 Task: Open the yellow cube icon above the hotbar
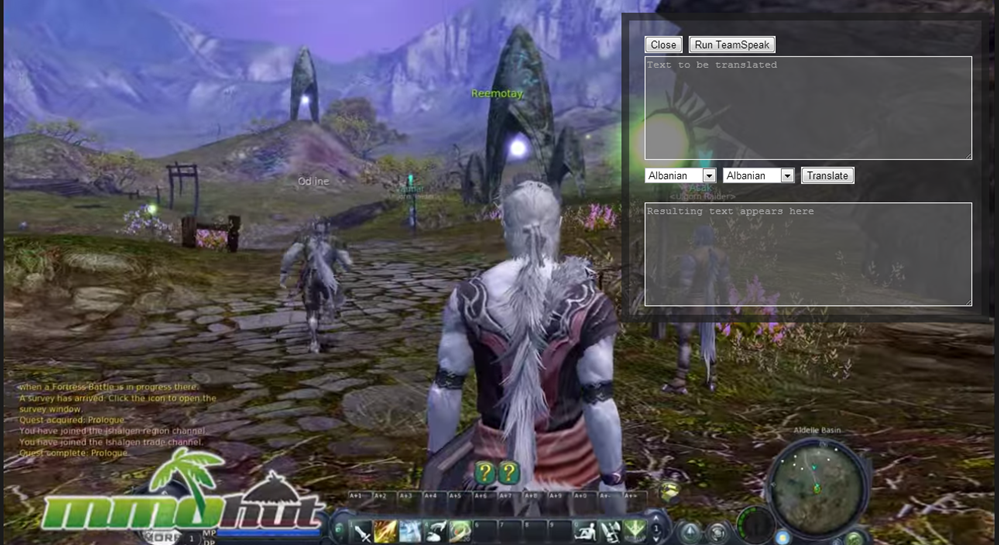669,491
